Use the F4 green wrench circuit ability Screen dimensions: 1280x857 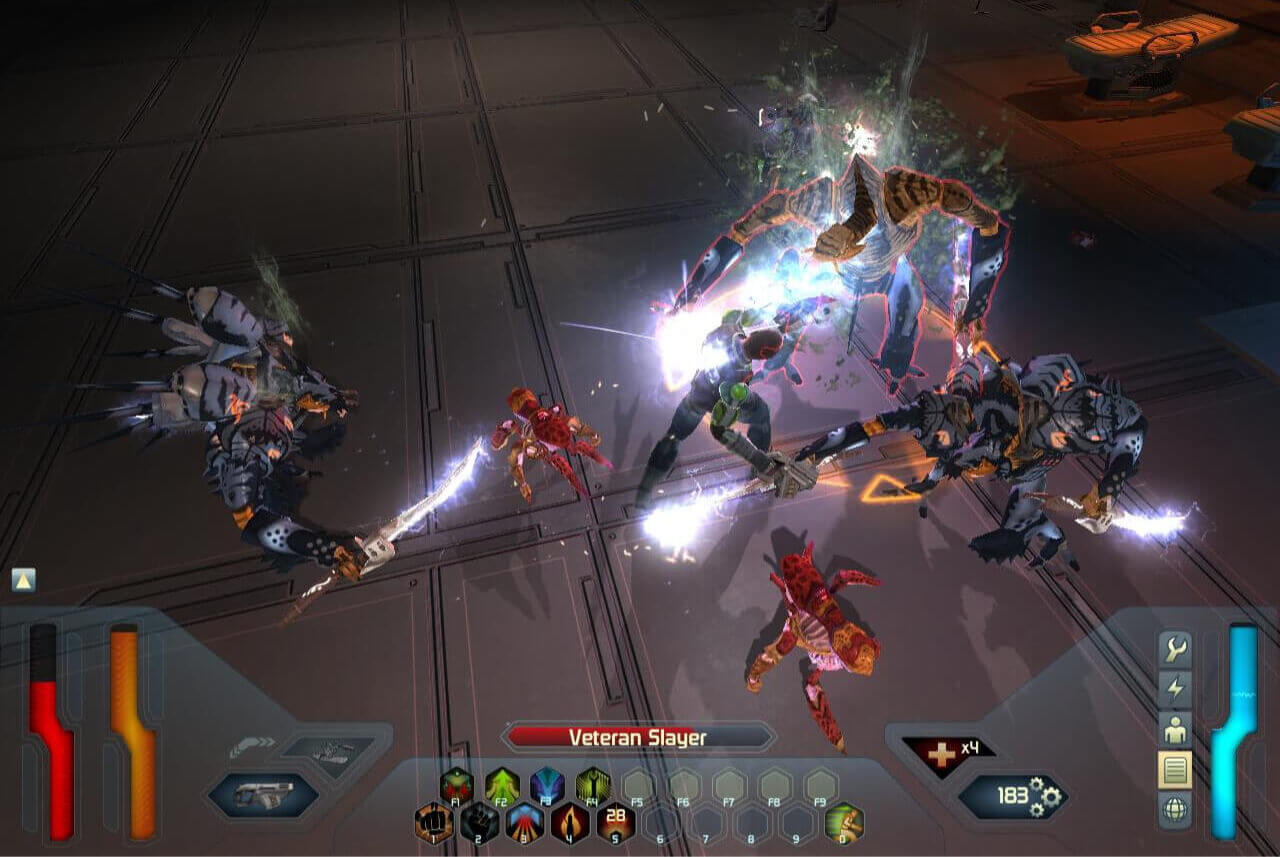[593, 786]
